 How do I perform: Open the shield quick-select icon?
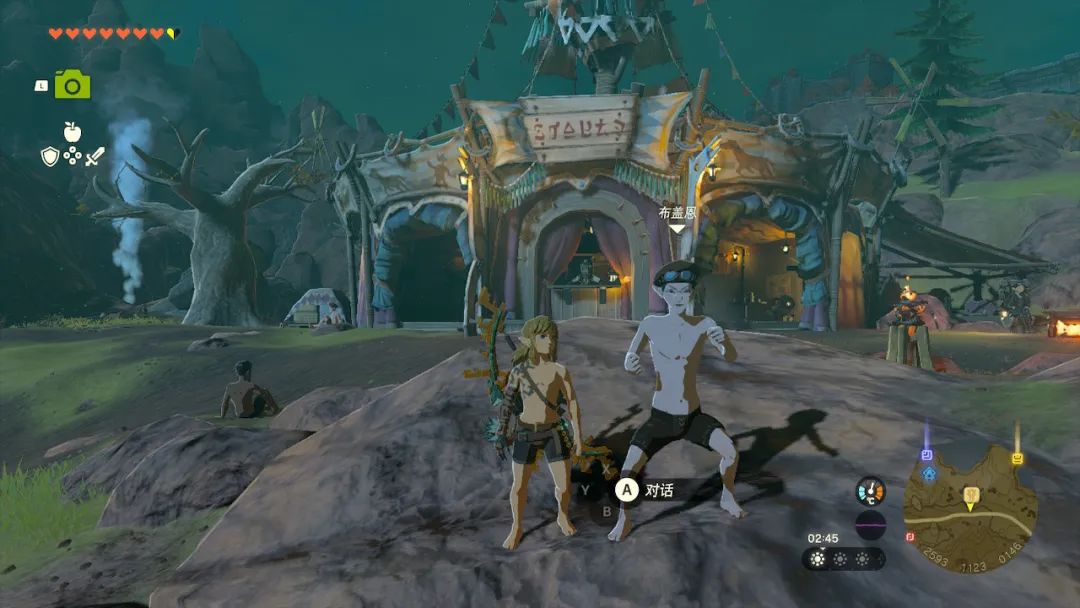(49, 156)
